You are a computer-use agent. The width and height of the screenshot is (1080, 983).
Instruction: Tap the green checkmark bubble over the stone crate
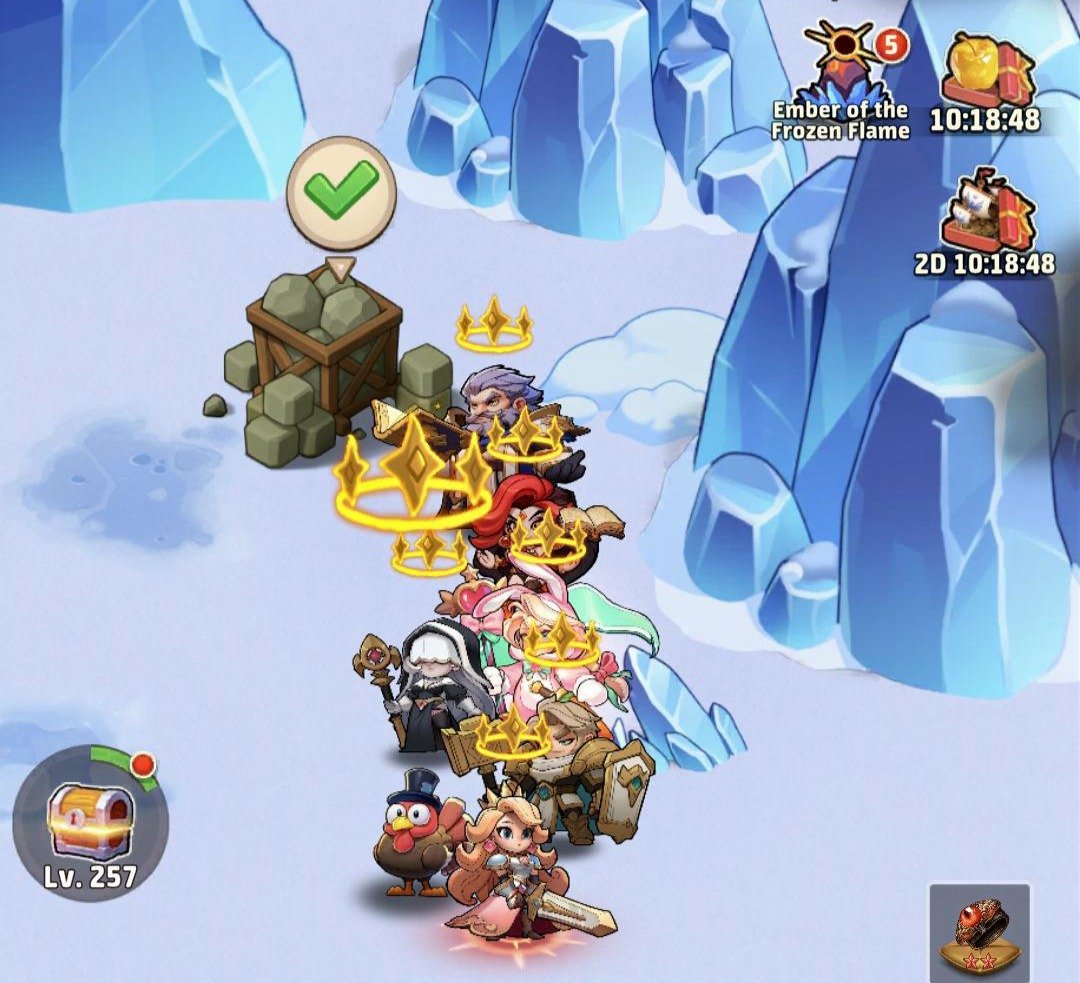[x=341, y=192]
